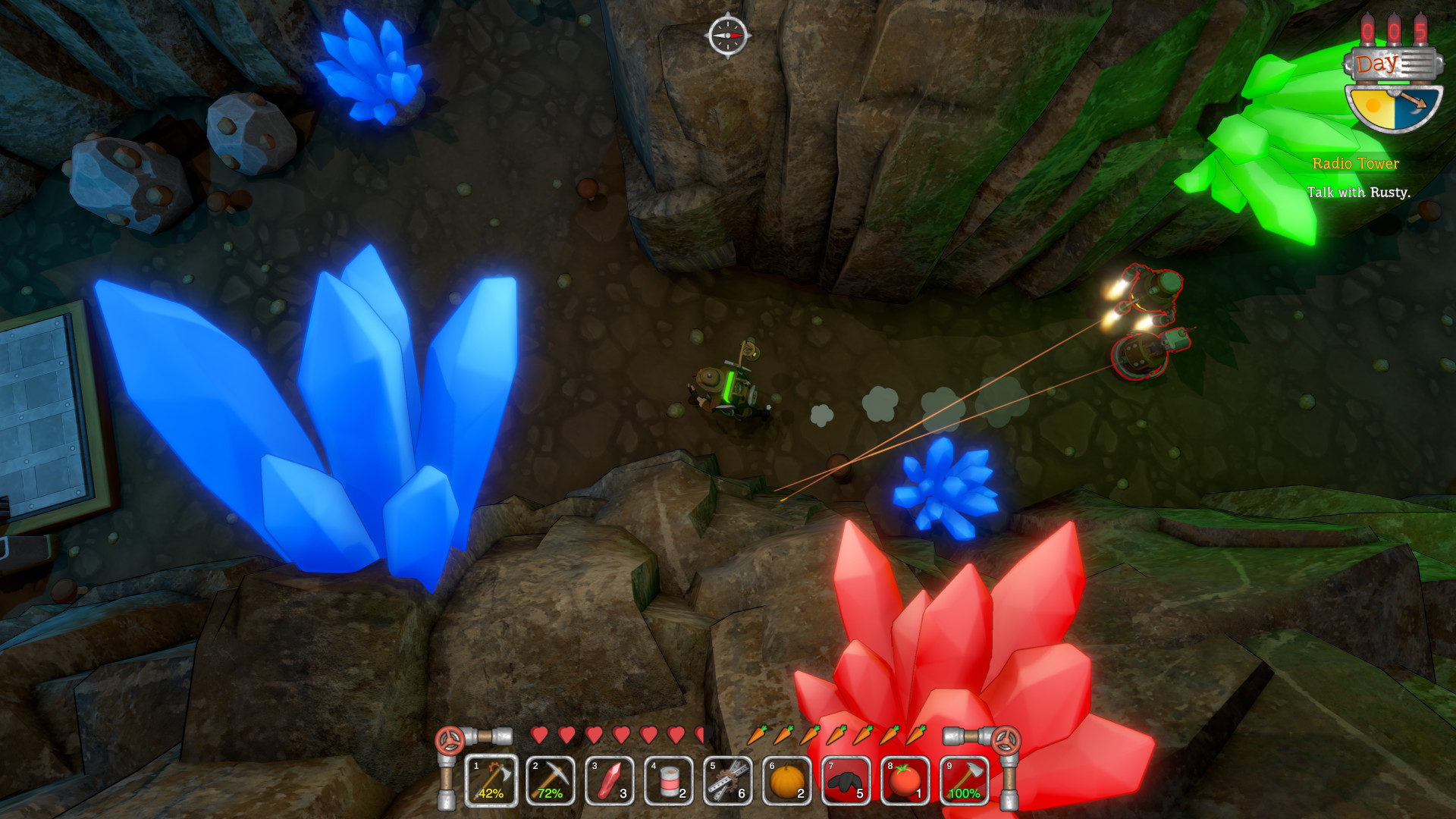Viewport: 1456px width, 819px height.
Task: Select the coal lumps slot
Action: [x=846, y=780]
